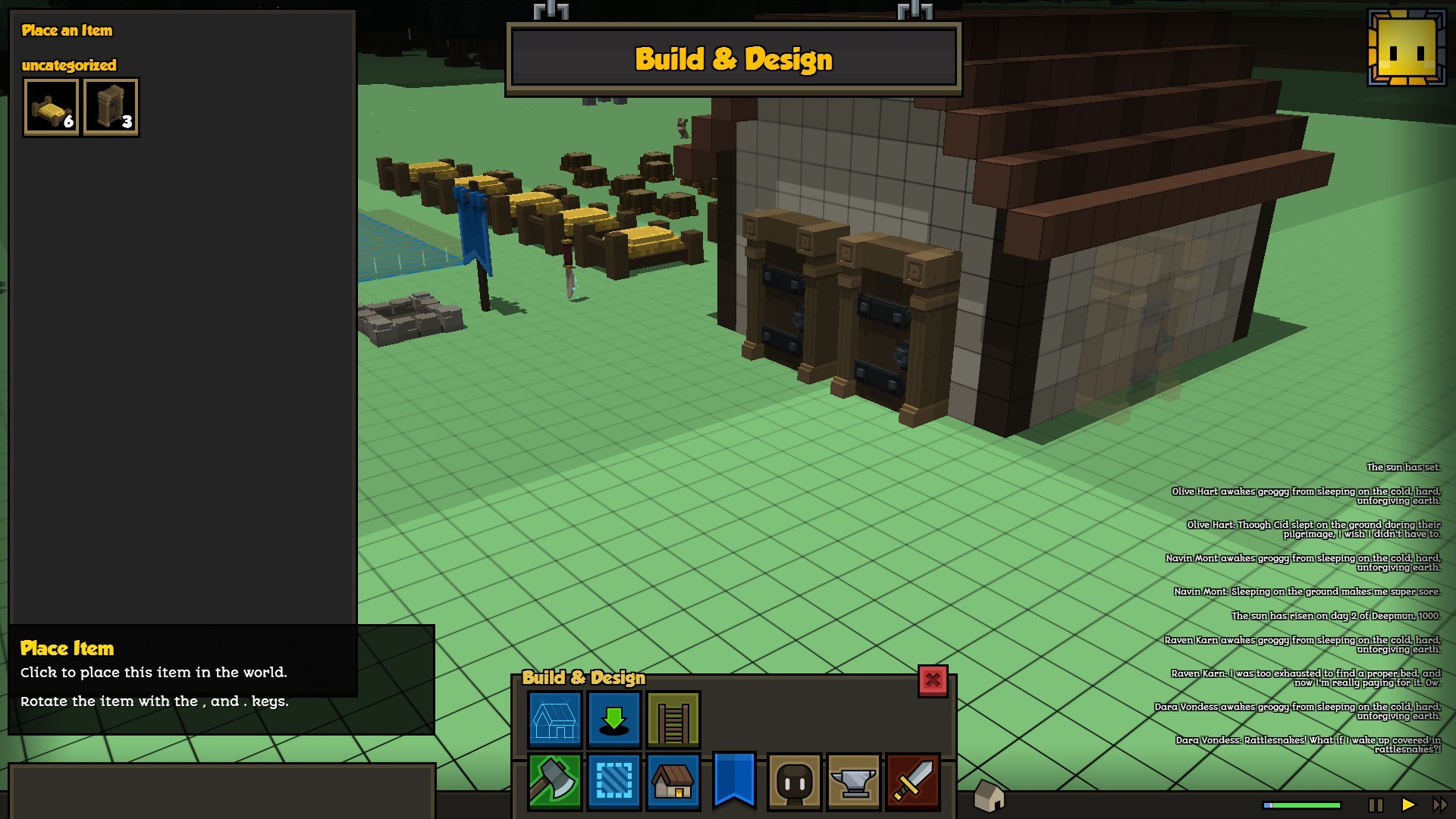Open the axe harvest menu
The image size is (1456, 819).
554,781
